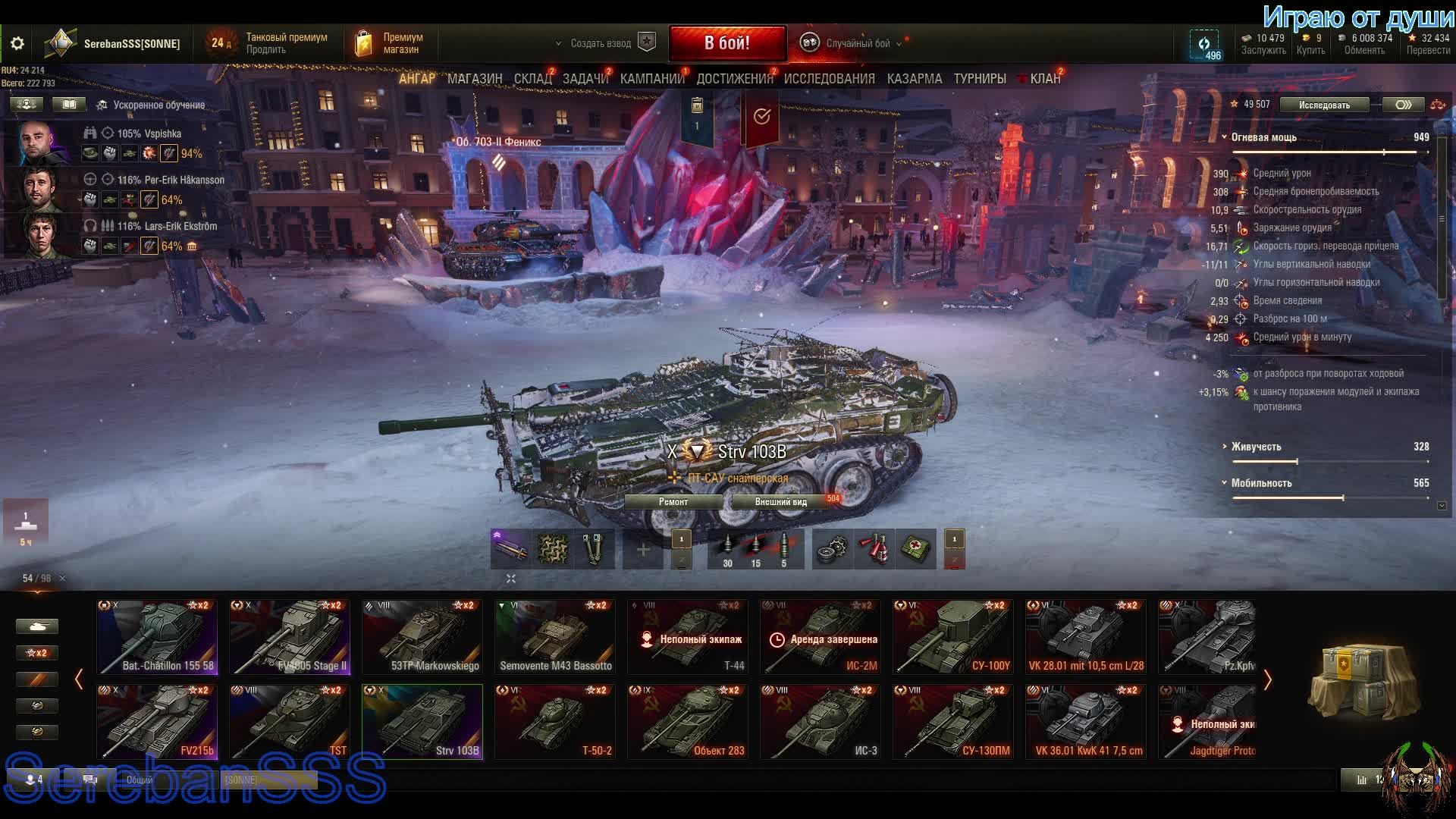The image size is (1456, 819).
Task: Open the settings gear icon
Action: point(17,44)
